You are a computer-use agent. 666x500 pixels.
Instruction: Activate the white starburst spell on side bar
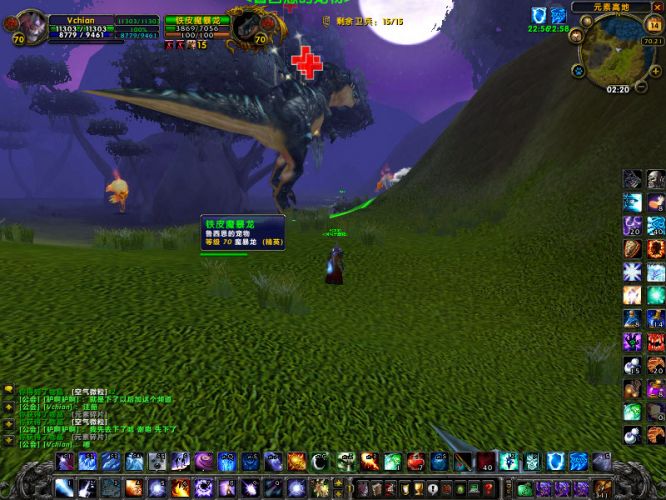click(633, 272)
